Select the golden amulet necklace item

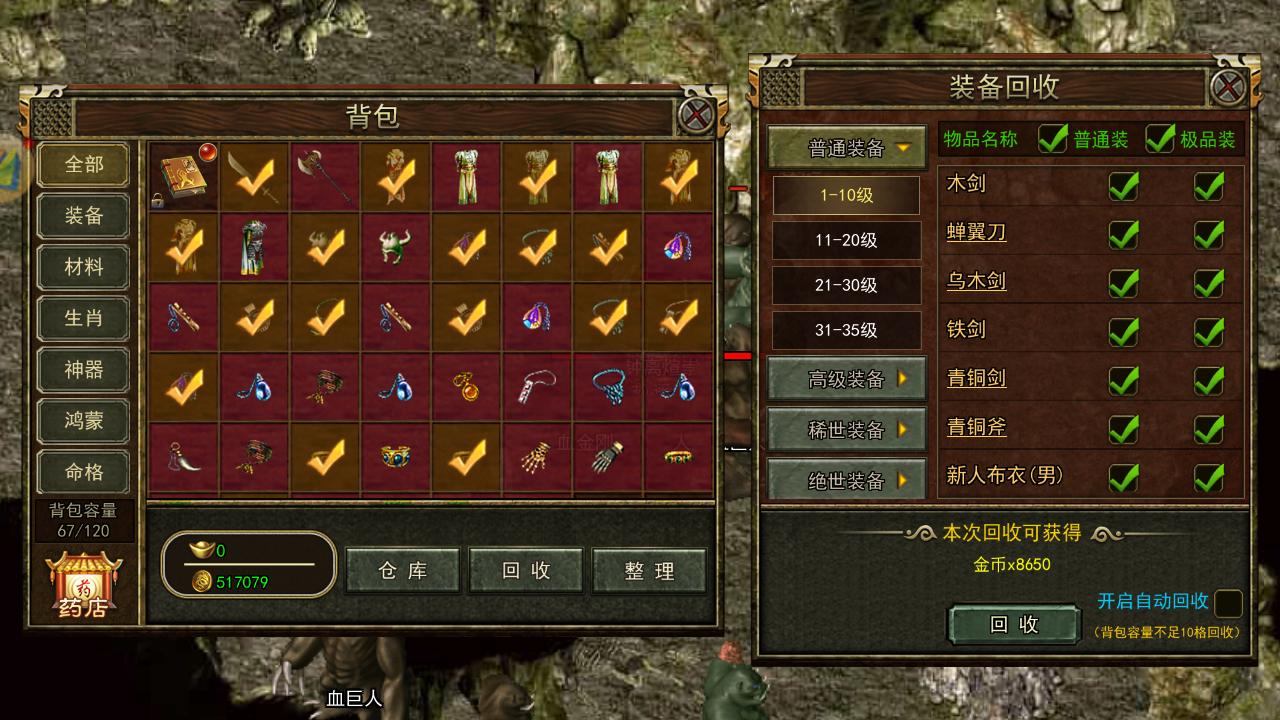466,386
